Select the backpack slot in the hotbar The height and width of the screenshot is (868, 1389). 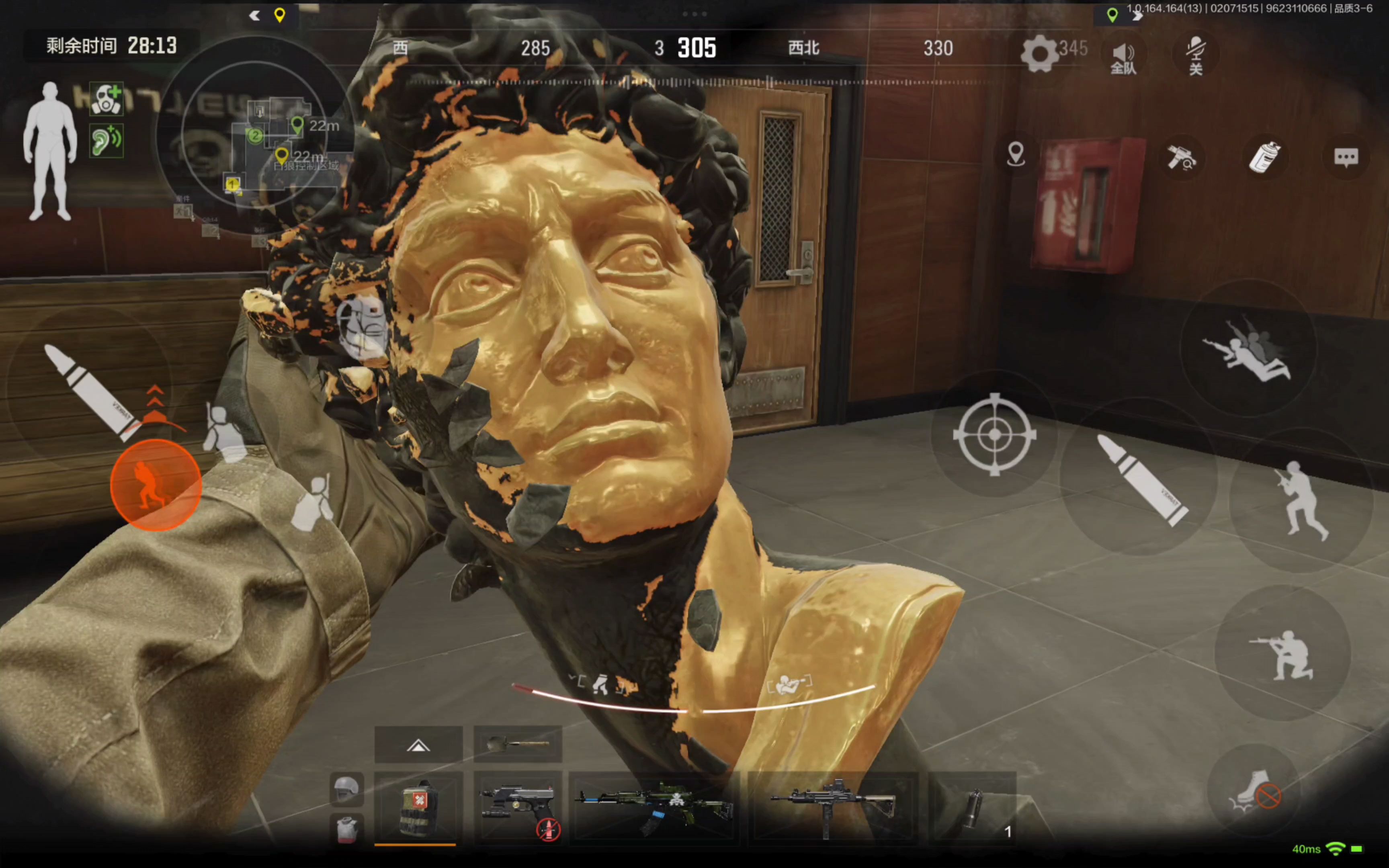tap(418, 807)
